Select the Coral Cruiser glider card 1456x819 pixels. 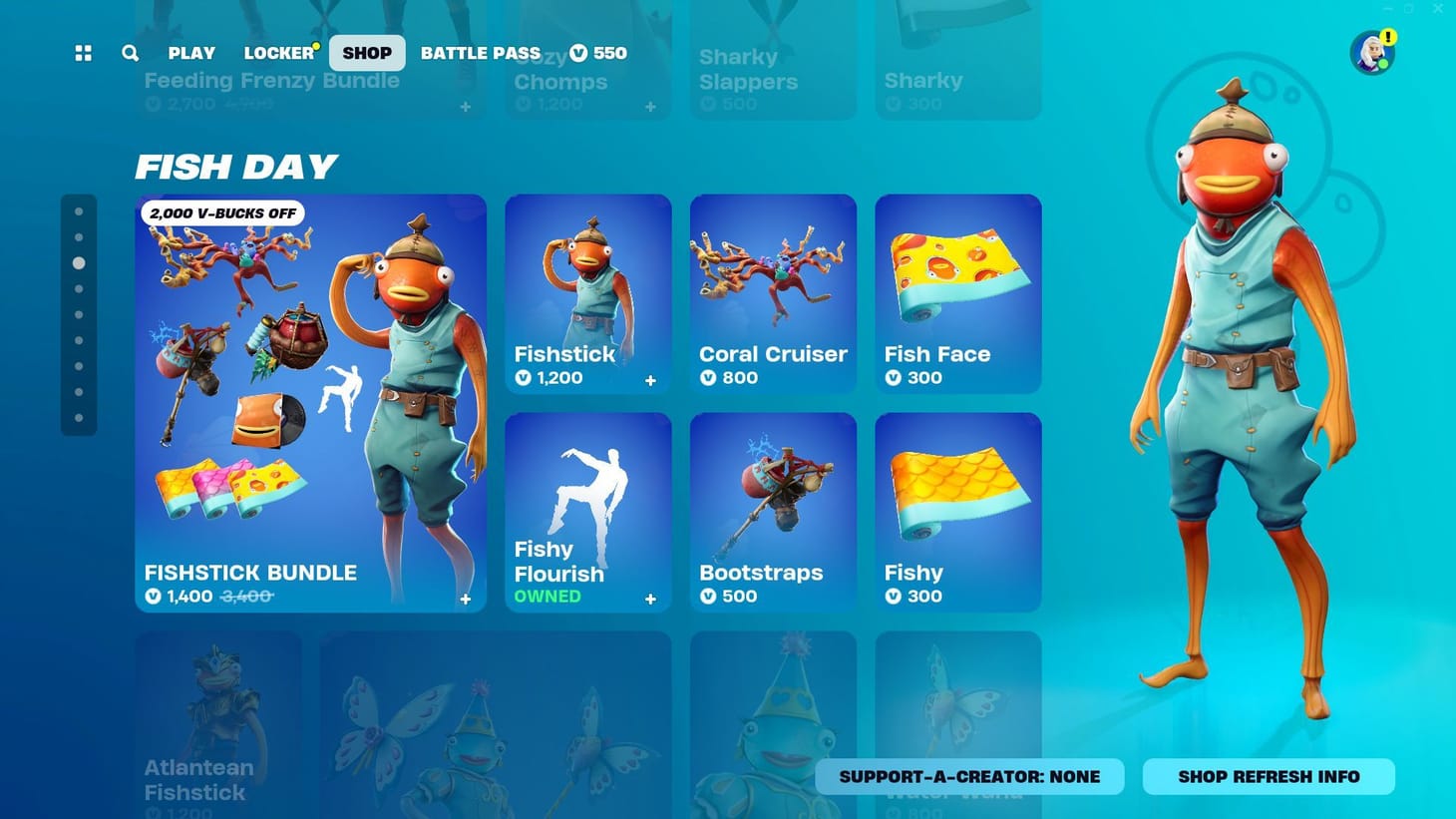coord(773,289)
